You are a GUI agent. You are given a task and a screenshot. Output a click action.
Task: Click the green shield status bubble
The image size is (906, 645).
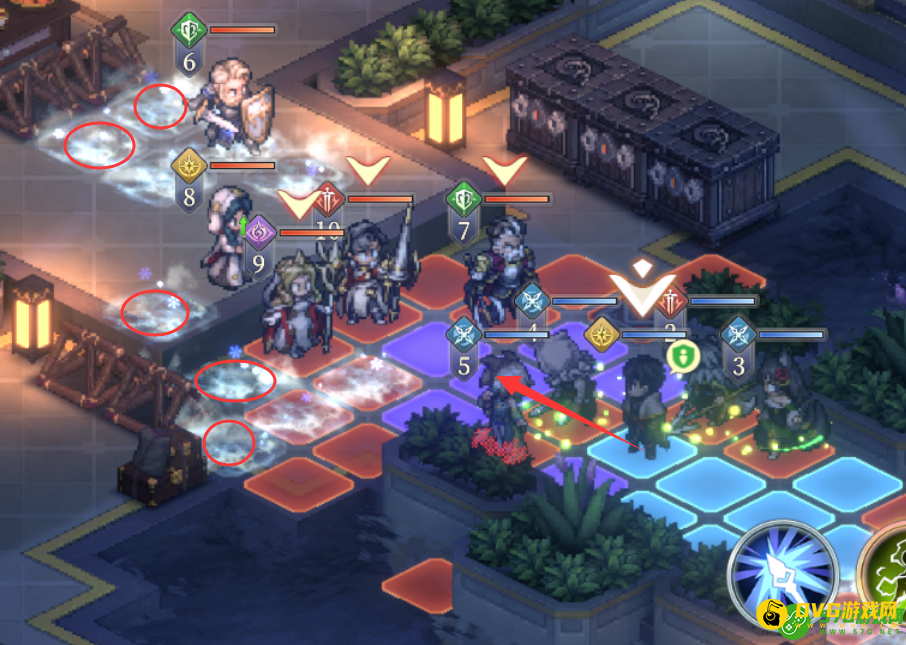[x=681, y=356]
